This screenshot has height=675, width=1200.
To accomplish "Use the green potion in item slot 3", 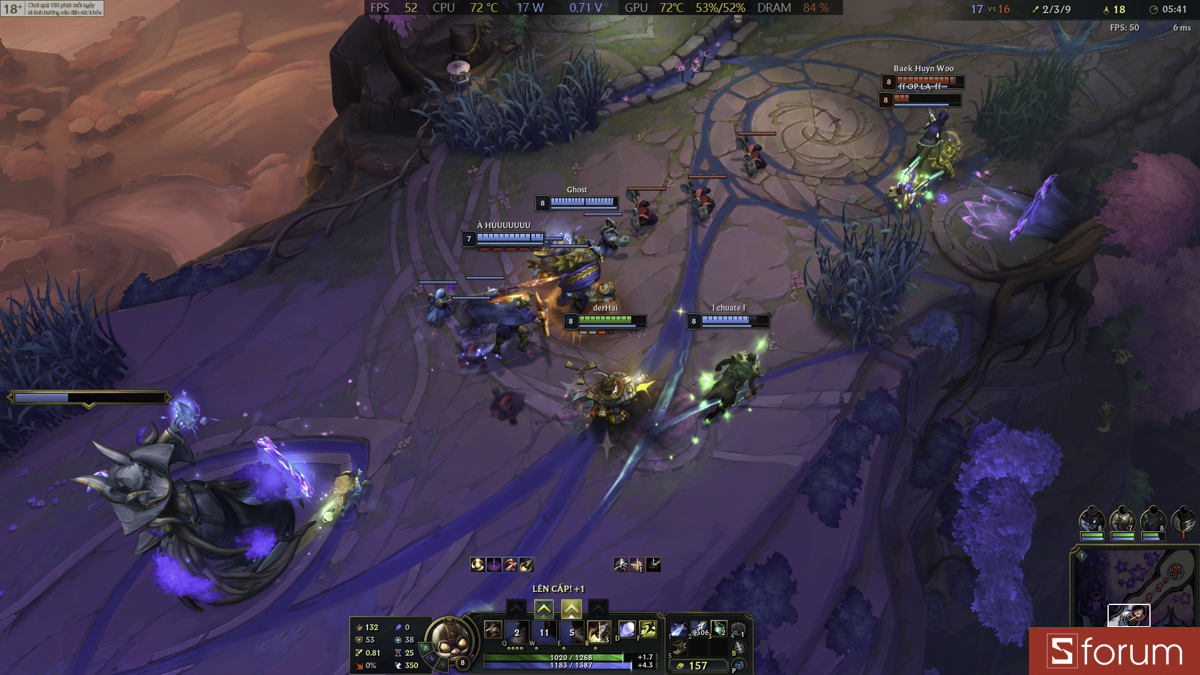I will (x=719, y=628).
